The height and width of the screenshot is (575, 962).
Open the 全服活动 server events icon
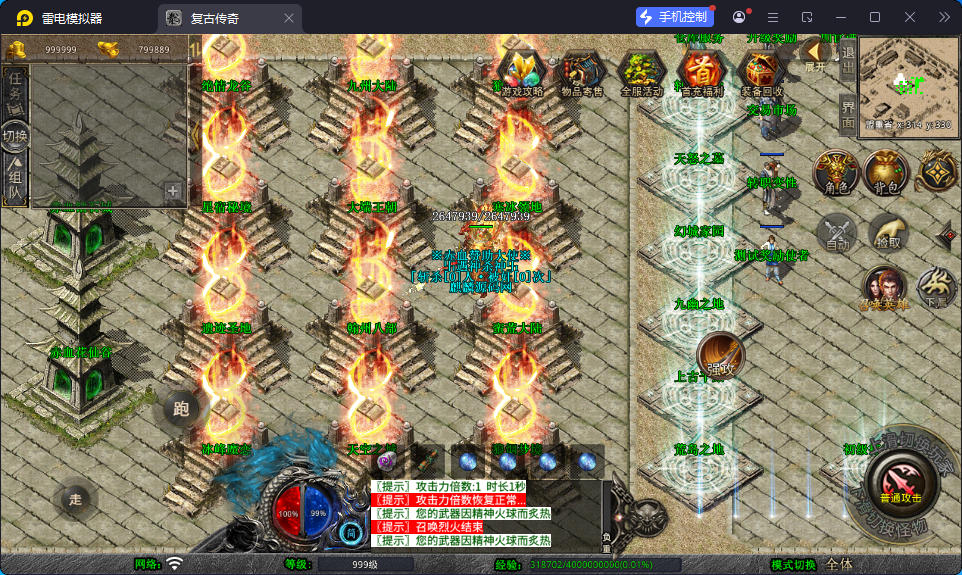click(x=642, y=72)
